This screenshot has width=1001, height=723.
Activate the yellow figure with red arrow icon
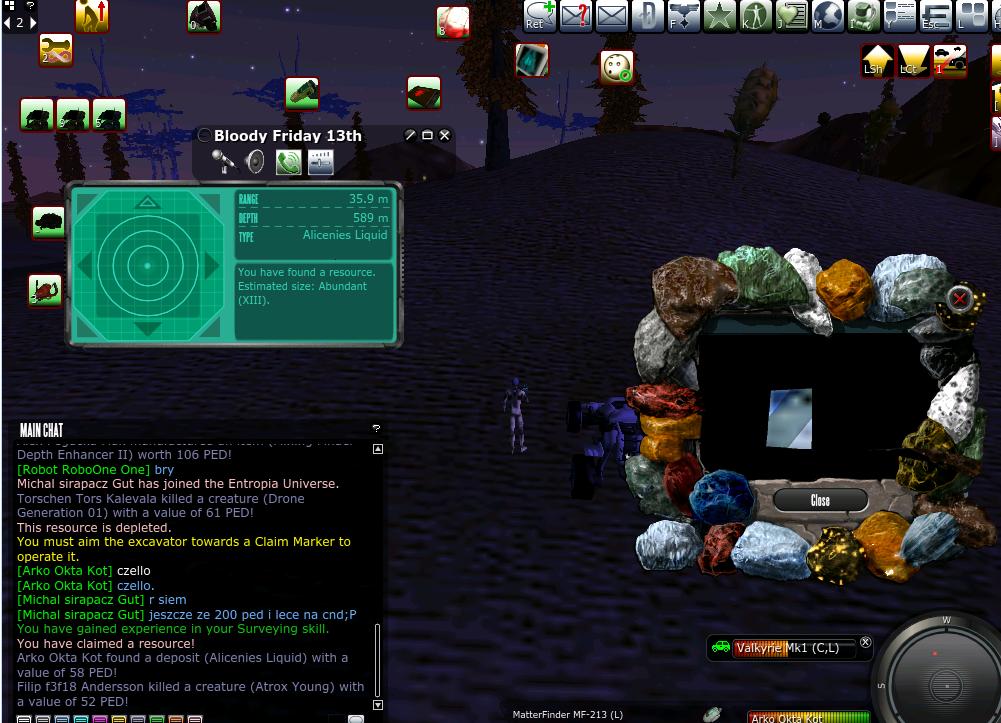pos(92,15)
